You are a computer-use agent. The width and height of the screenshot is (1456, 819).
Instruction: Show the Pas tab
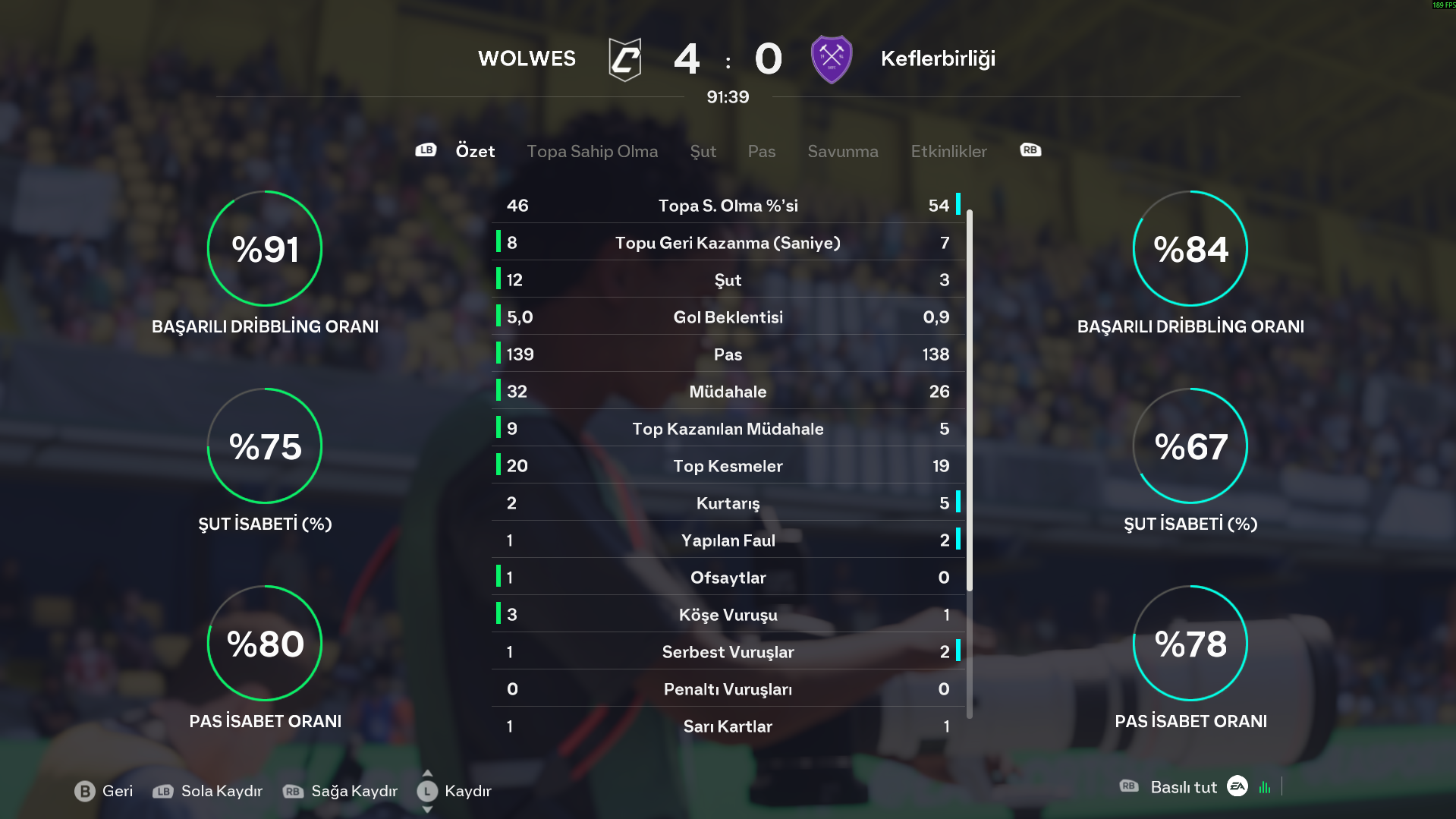coord(761,151)
